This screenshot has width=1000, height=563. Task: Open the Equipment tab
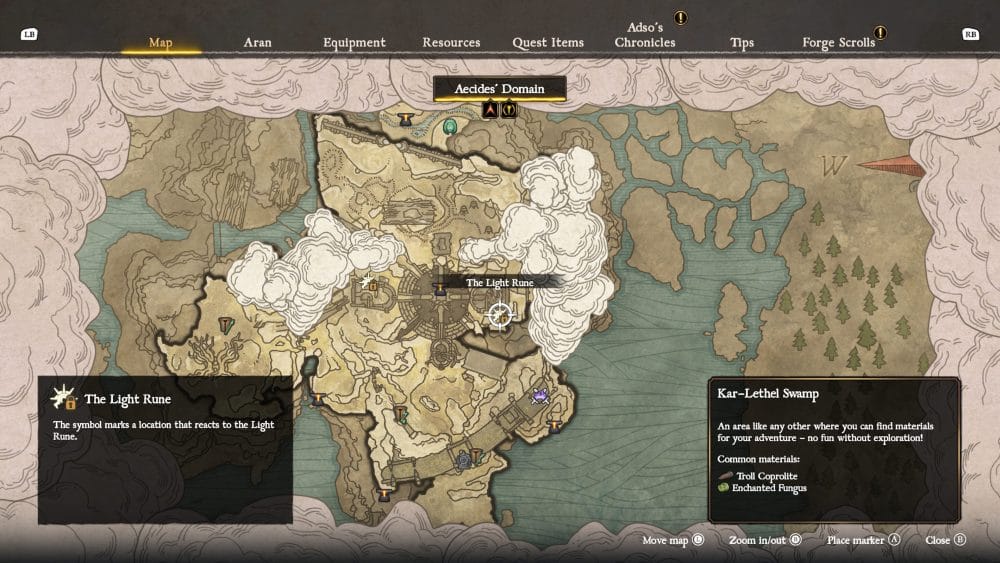(354, 43)
